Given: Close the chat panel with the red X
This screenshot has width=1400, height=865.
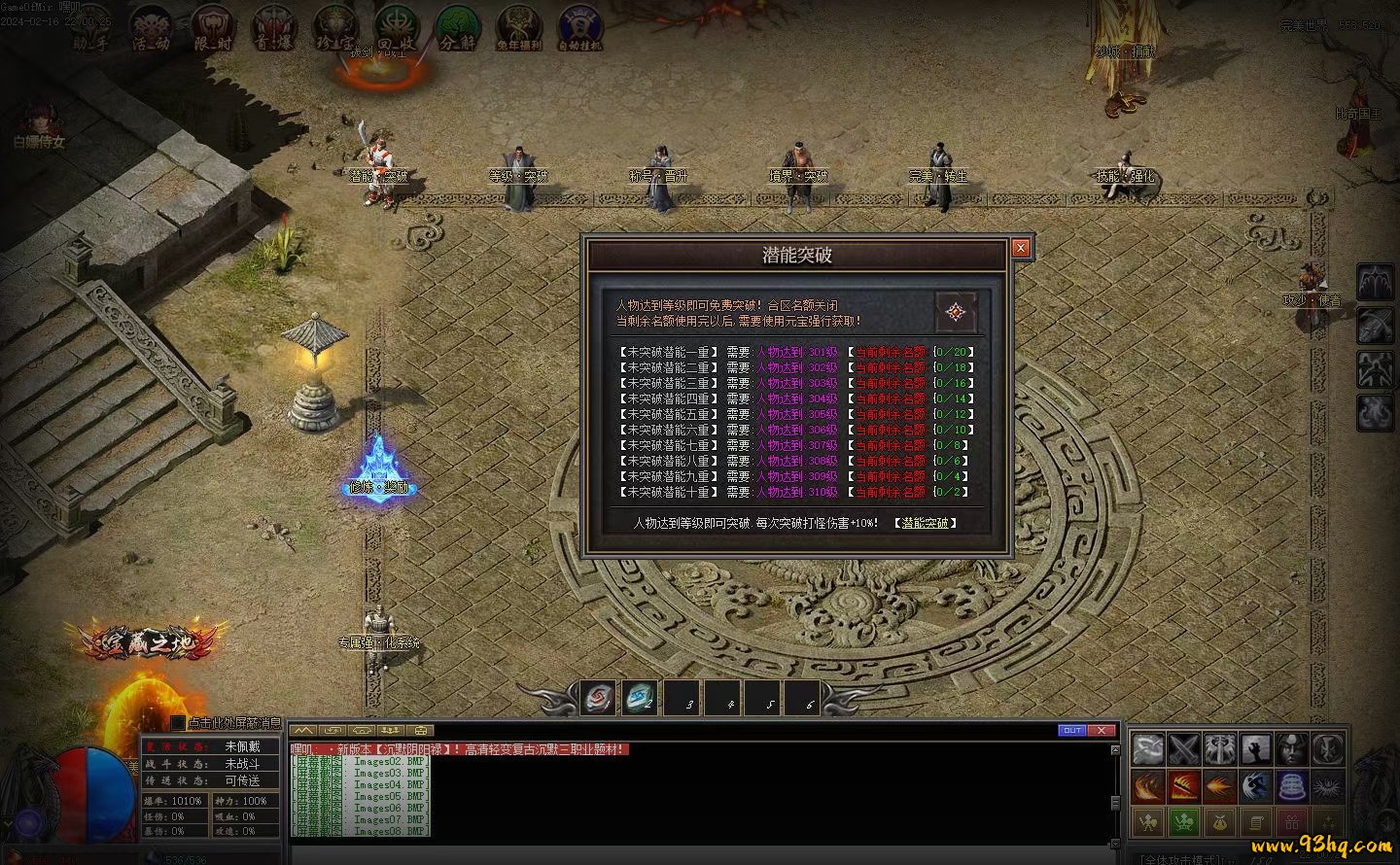Looking at the screenshot, I should (1102, 730).
